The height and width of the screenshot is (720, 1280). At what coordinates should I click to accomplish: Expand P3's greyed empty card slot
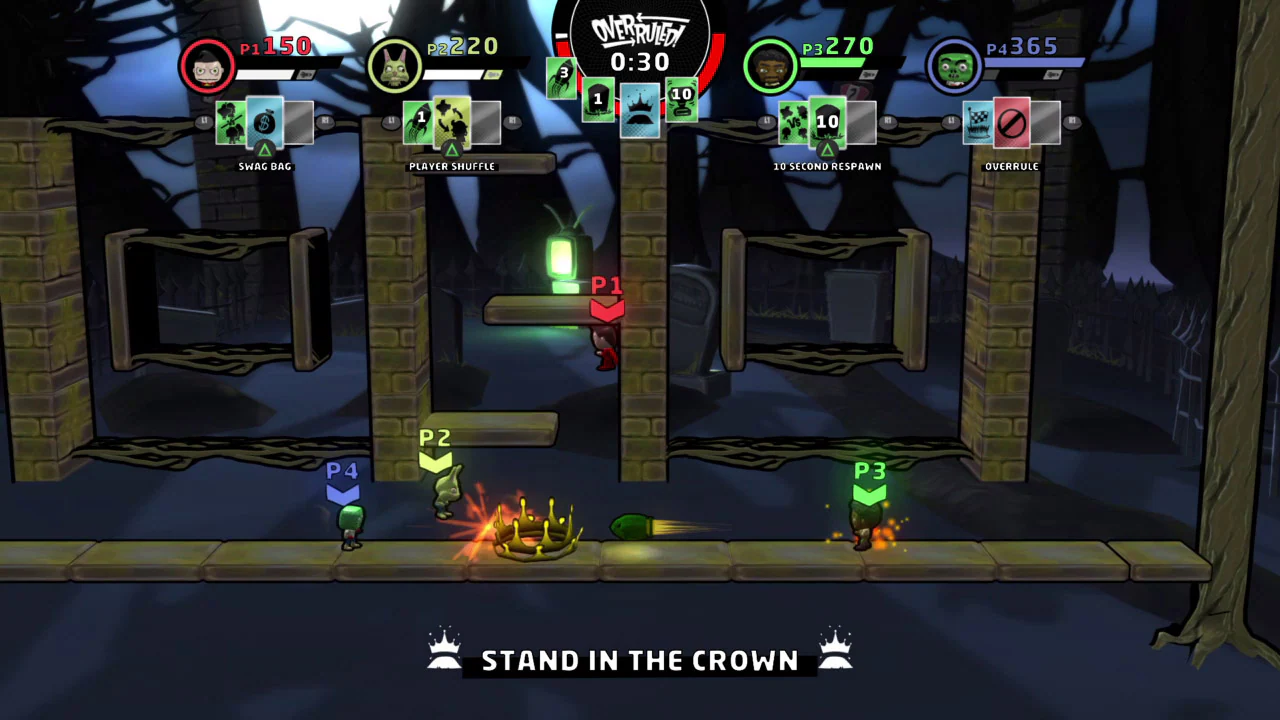point(862,122)
